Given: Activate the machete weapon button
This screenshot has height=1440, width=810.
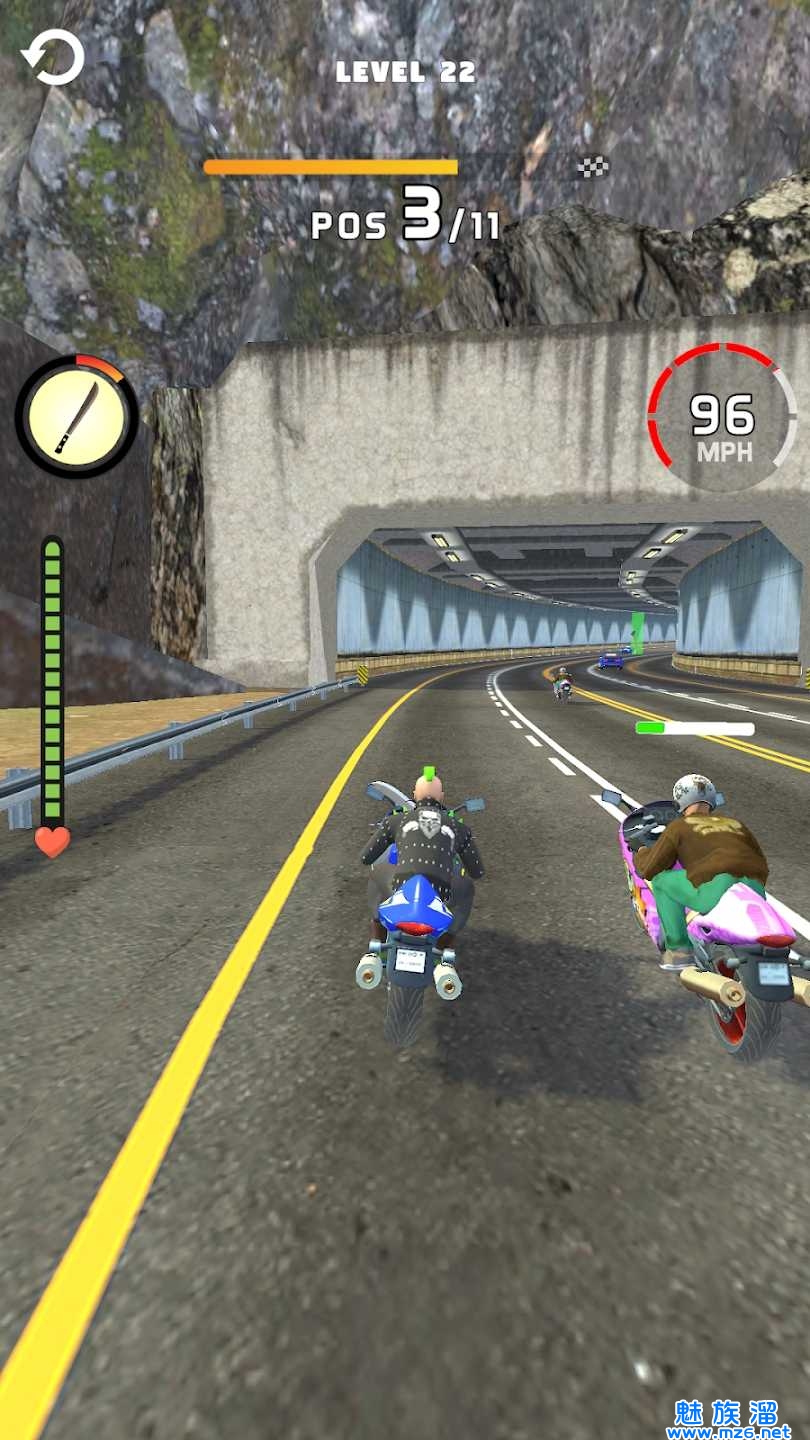Looking at the screenshot, I should click(77, 416).
